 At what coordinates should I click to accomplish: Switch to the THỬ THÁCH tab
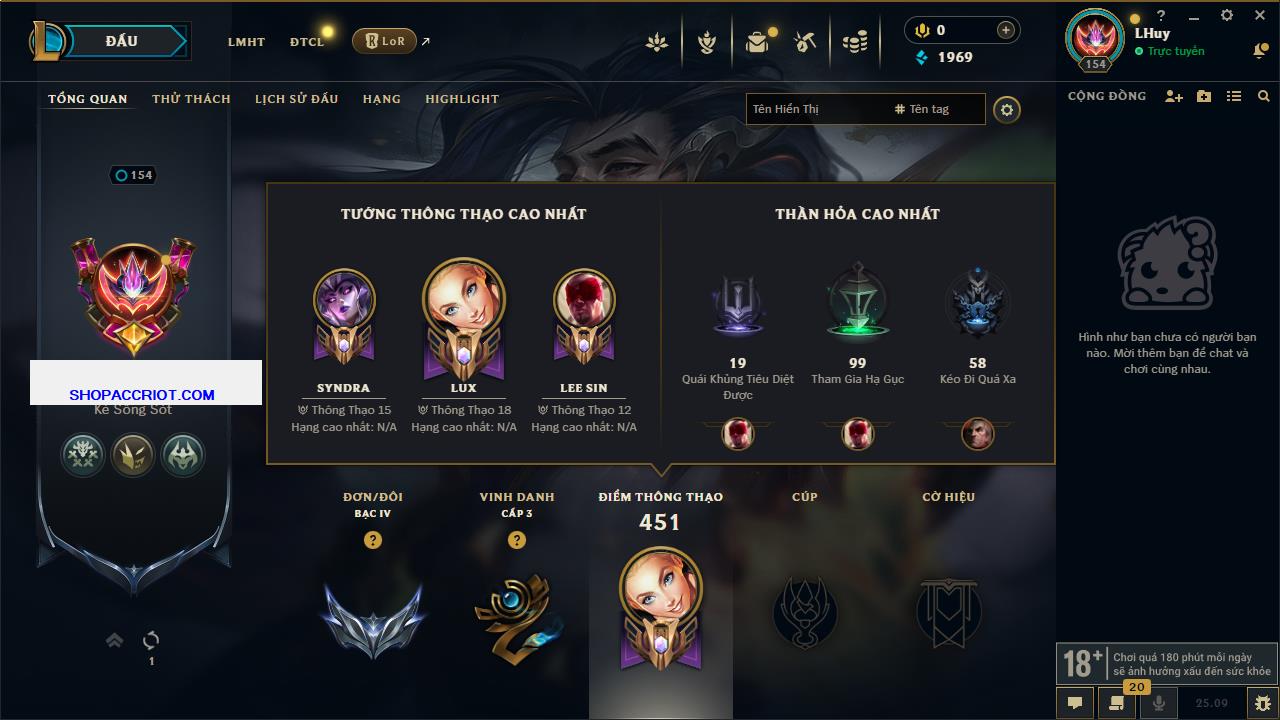click(191, 99)
